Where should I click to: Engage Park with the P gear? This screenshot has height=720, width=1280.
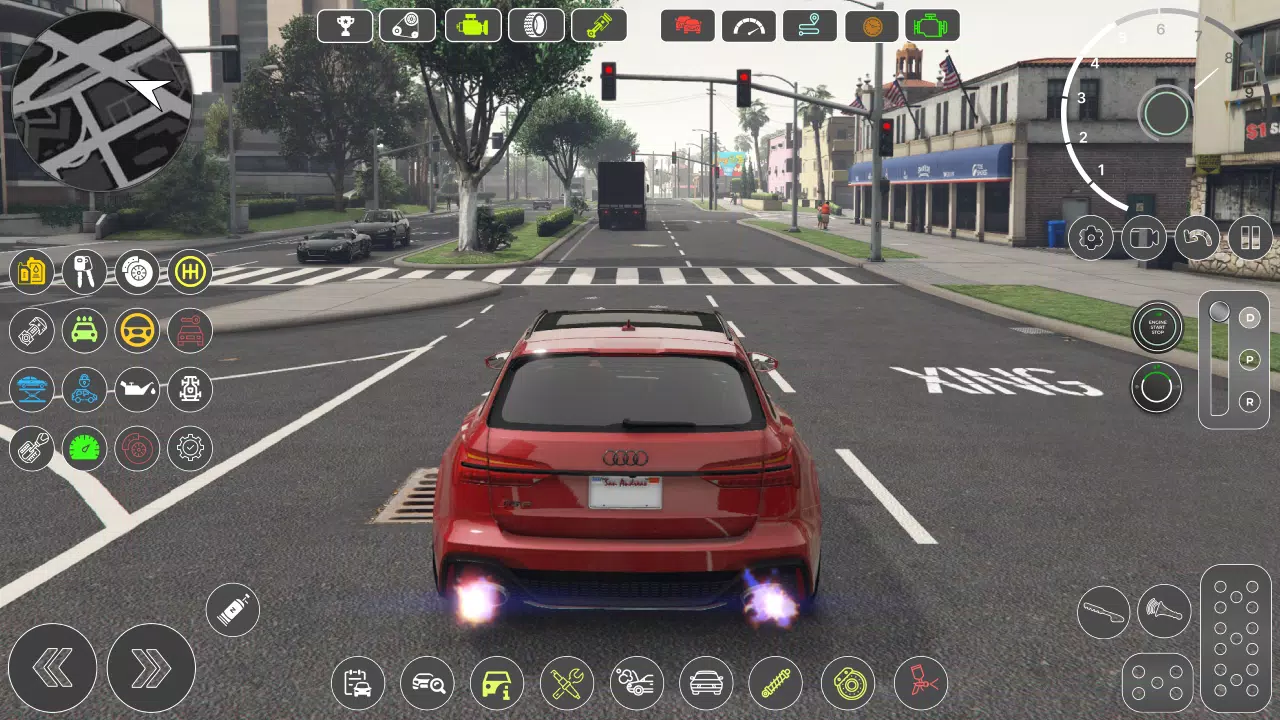[x=1248, y=361]
